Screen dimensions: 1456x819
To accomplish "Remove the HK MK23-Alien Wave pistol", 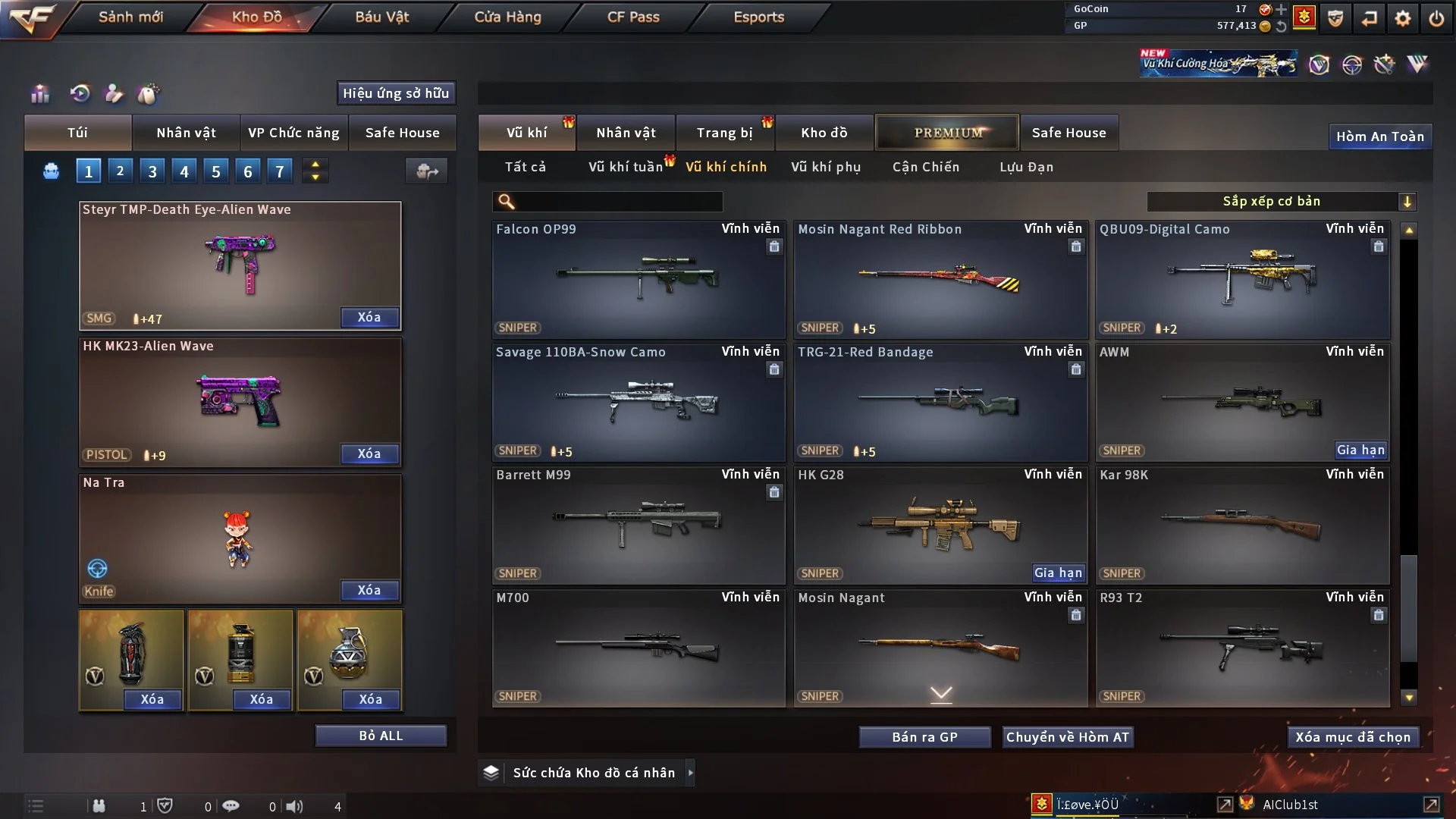I will [369, 453].
